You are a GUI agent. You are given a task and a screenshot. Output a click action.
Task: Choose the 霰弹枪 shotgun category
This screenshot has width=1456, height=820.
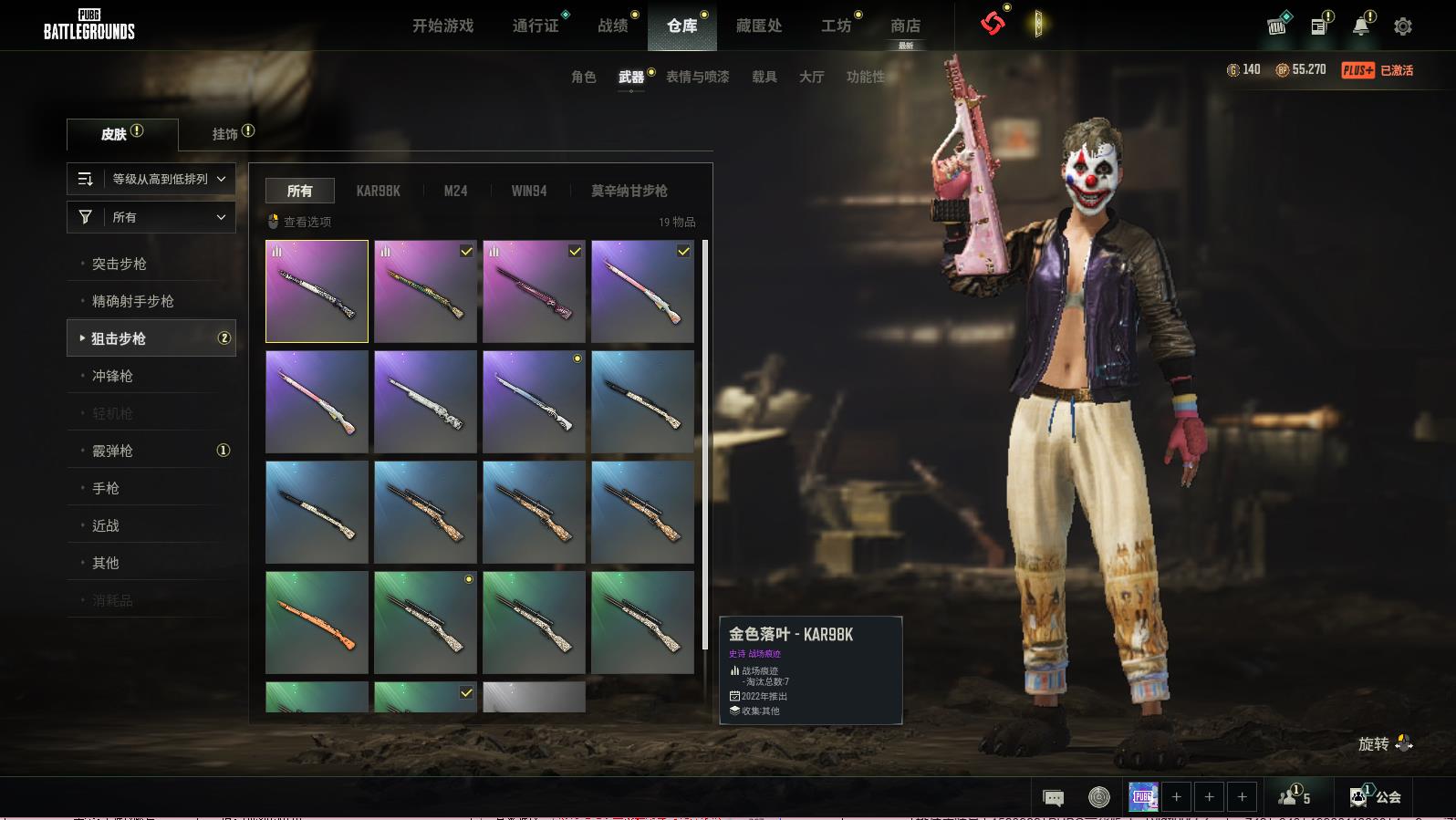[x=113, y=451]
